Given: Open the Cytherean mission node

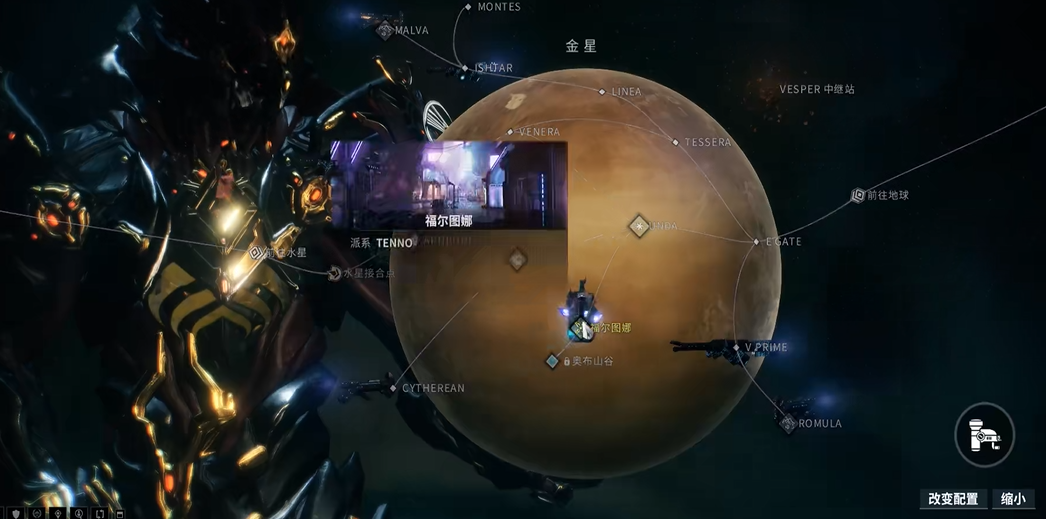Looking at the screenshot, I should 394,388.
